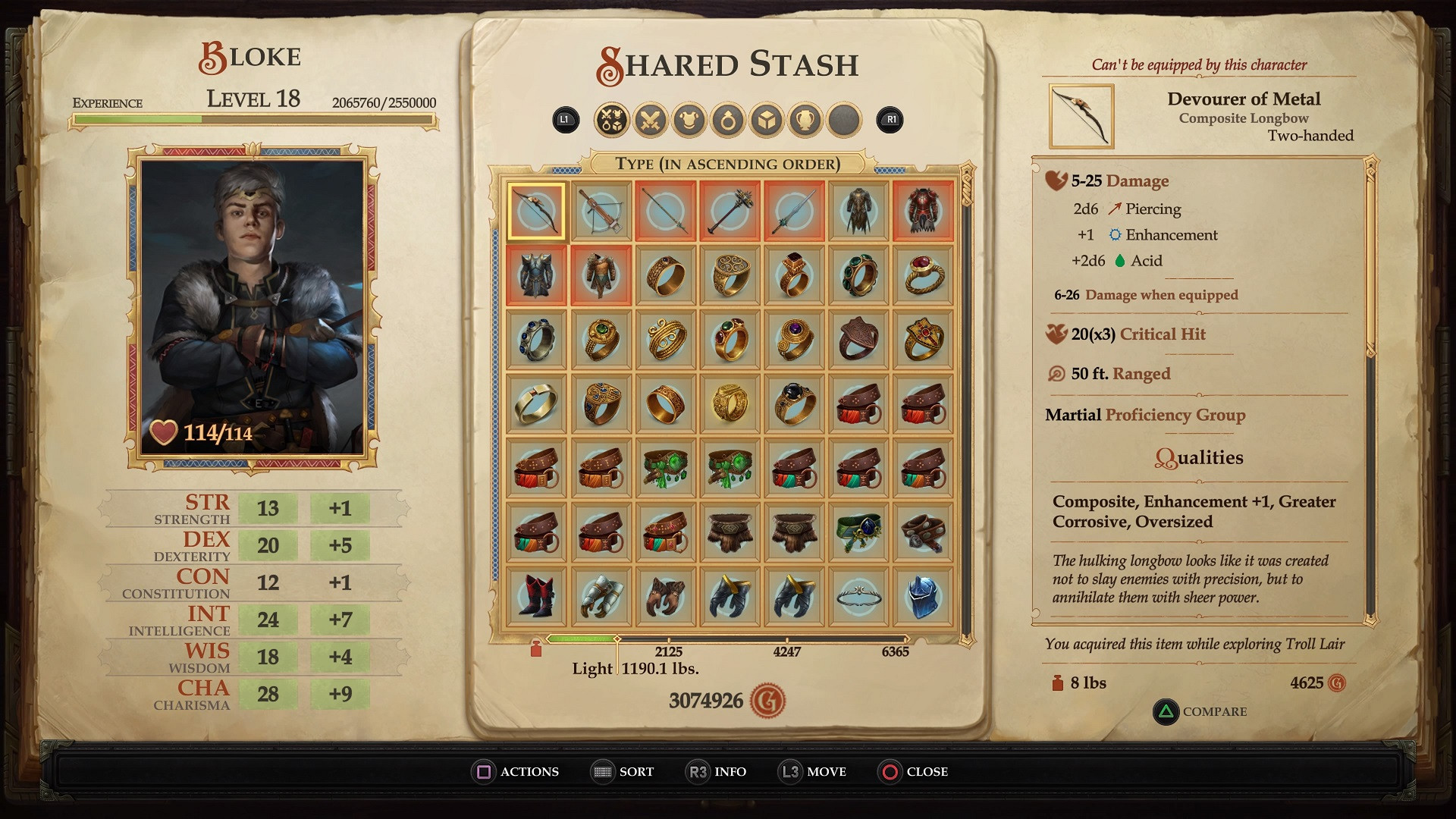The width and height of the screenshot is (1456, 819).
Task: Pick the plain gold band ring
Action: click(x=536, y=403)
